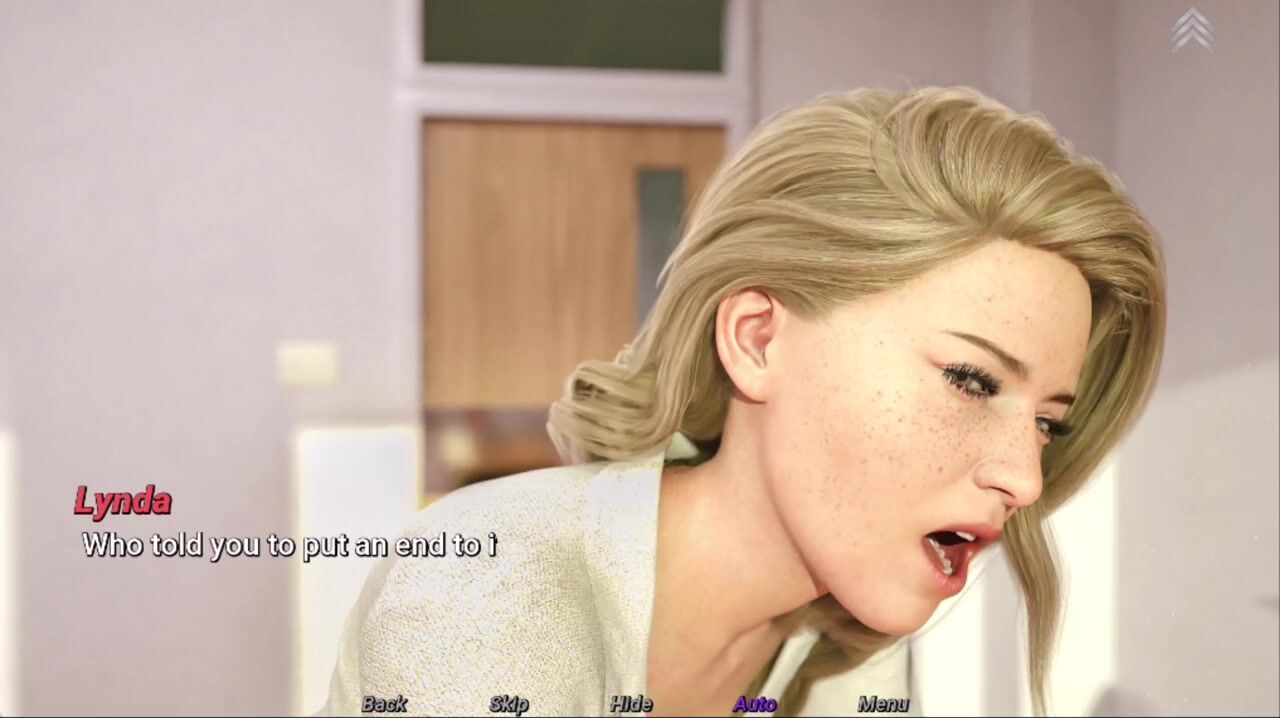Image resolution: width=1280 pixels, height=718 pixels.
Task: Toggle Auto-advance mode
Action: point(754,704)
